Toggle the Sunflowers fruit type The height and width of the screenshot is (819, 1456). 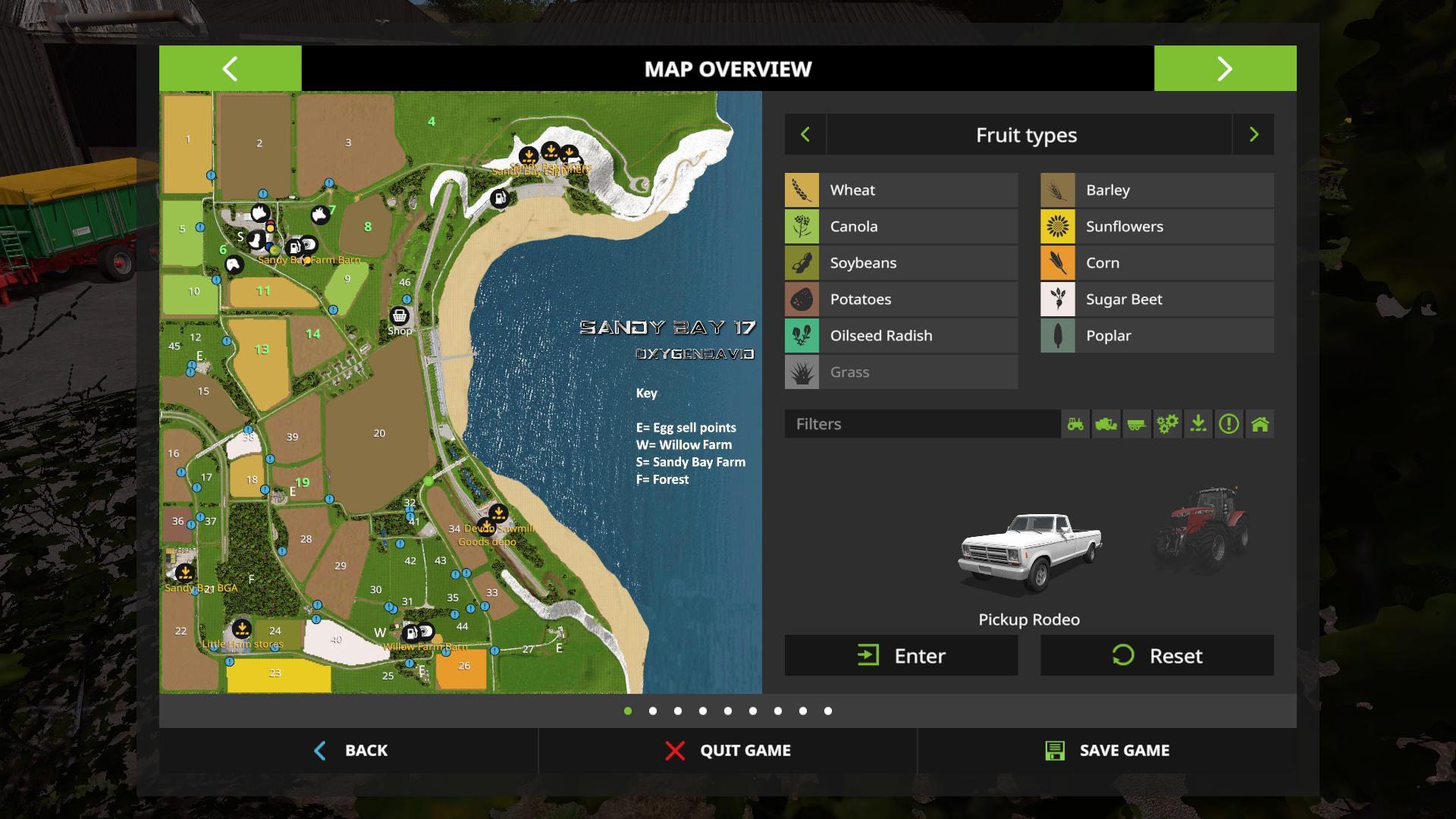[1156, 227]
